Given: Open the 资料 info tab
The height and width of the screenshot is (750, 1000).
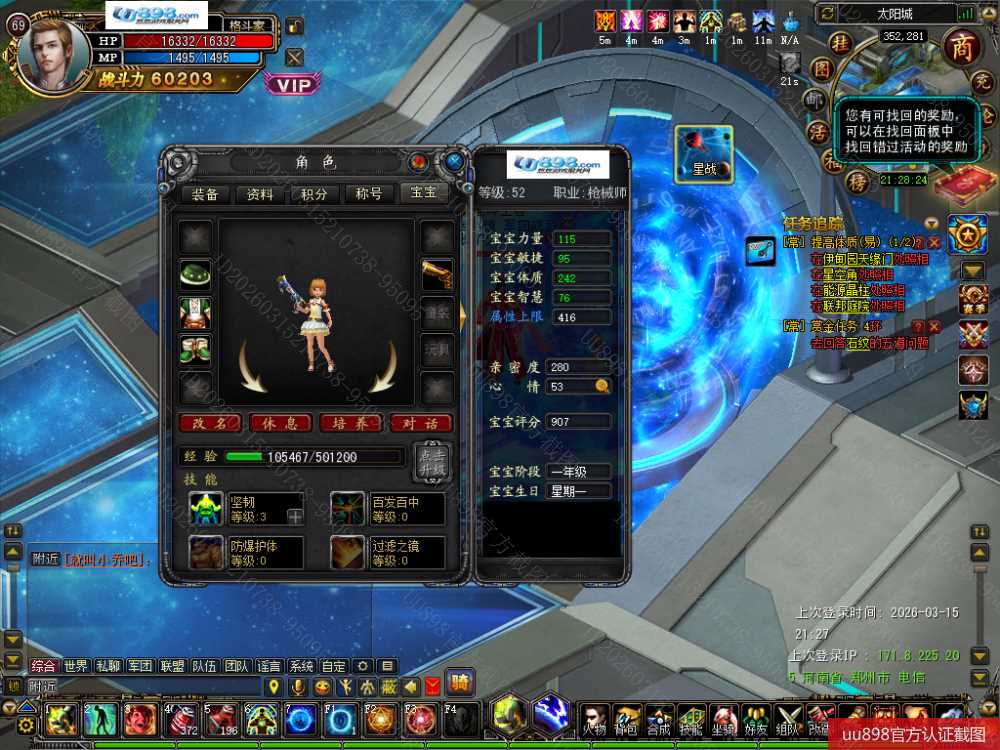Looking at the screenshot, I should [260, 194].
